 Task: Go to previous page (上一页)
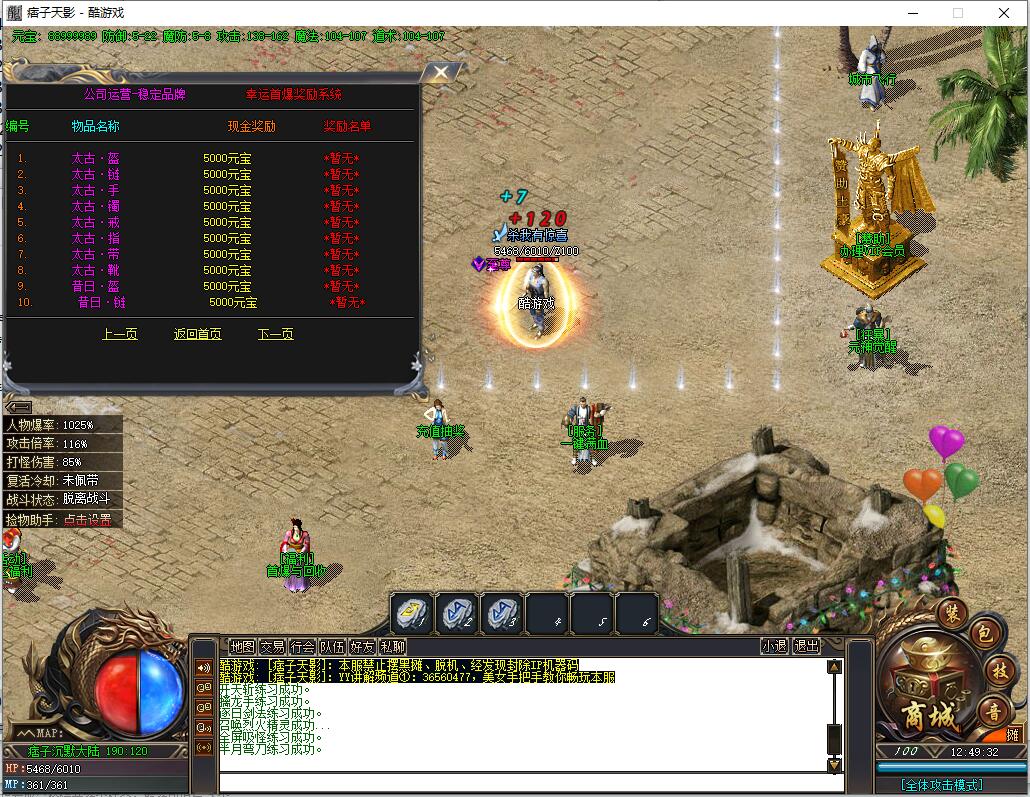tap(120, 334)
